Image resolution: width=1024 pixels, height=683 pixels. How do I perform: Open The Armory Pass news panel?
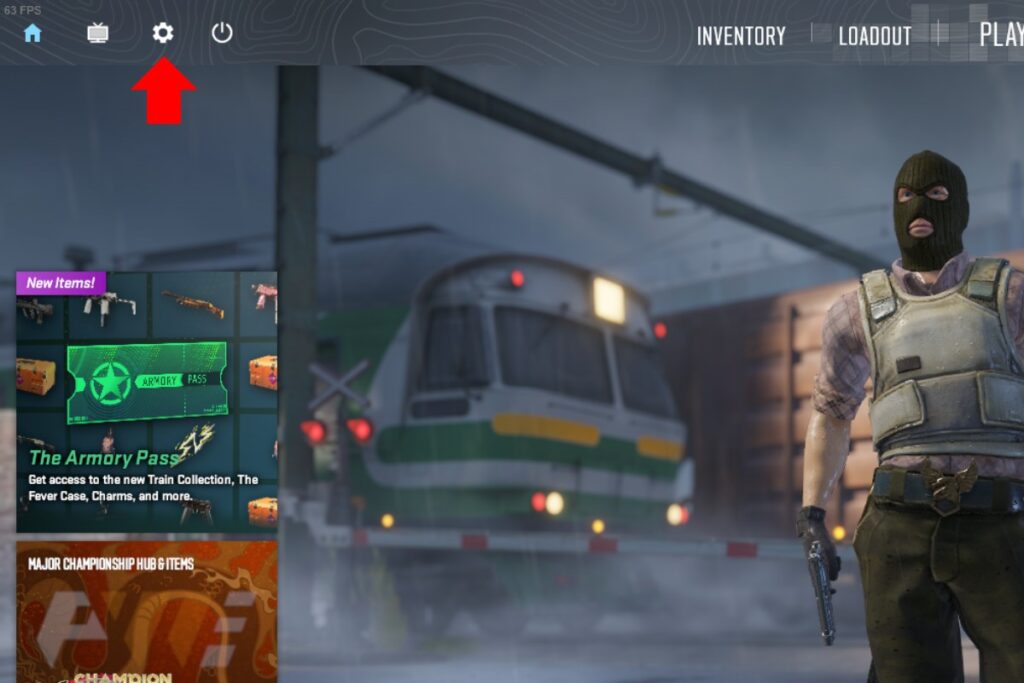click(x=146, y=401)
